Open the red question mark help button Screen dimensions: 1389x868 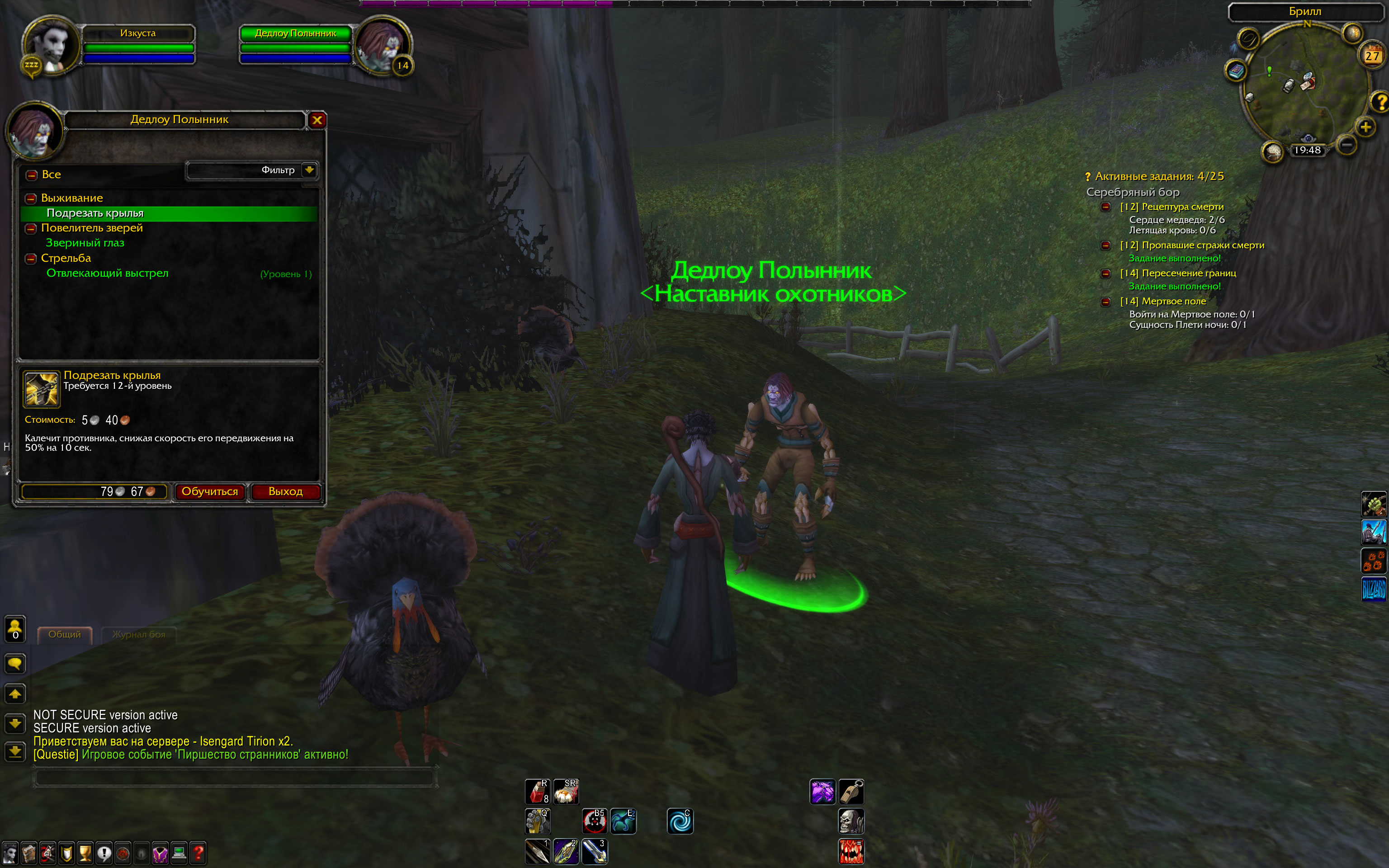tap(198, 854)
